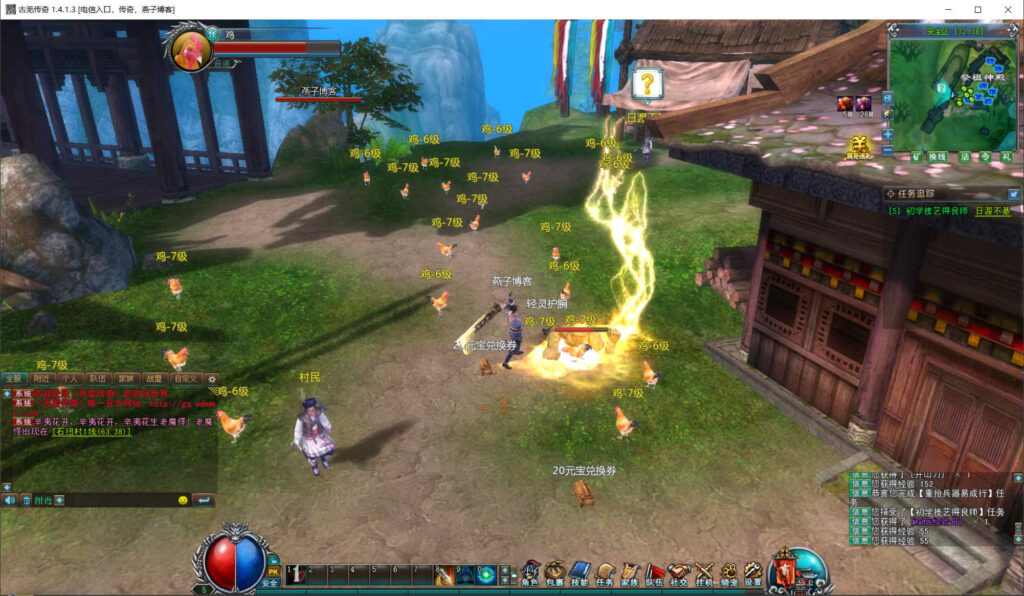Open the 角色 character panel

(530, 573)
